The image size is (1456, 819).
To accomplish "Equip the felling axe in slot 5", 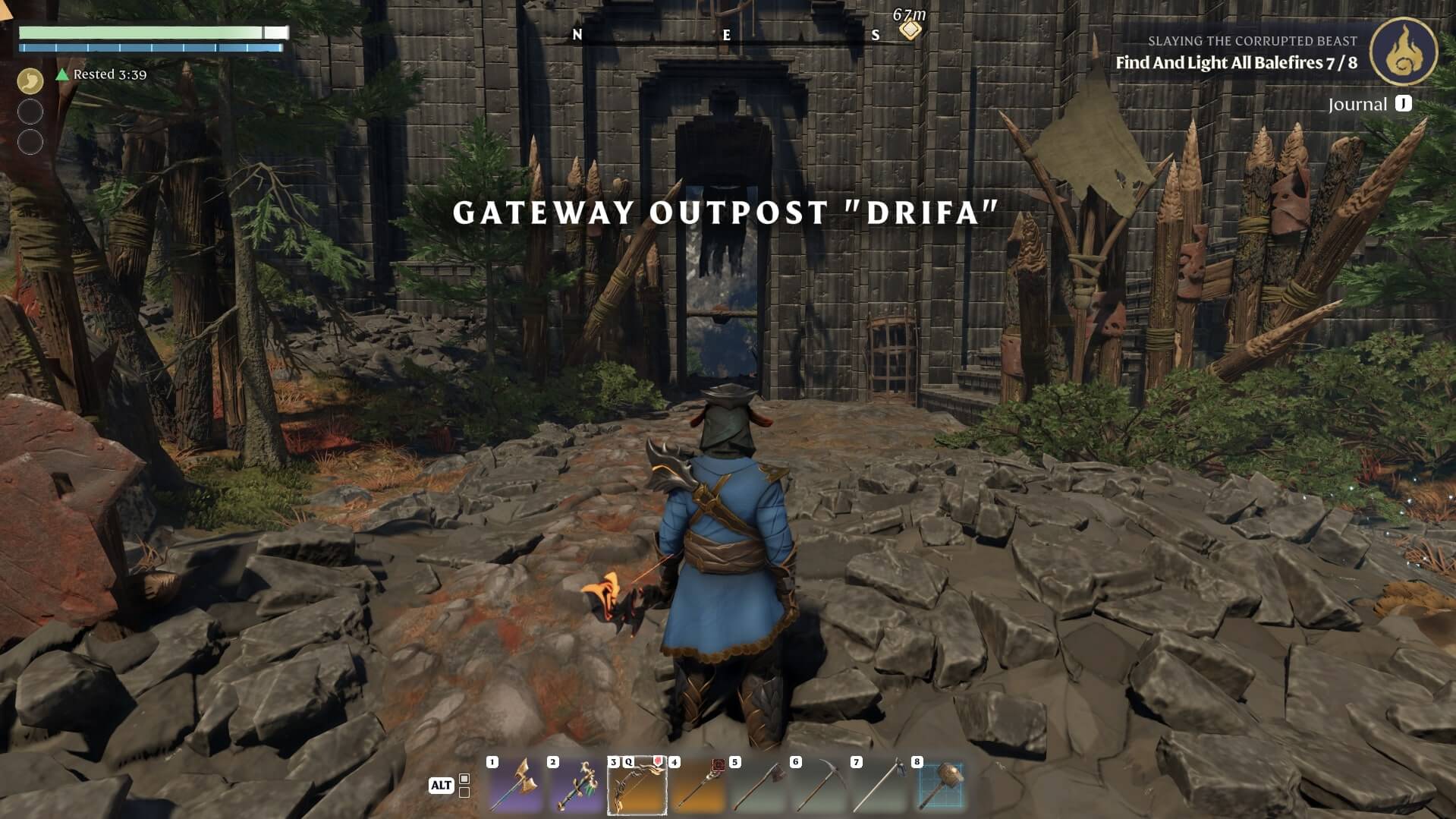I will click(759, 786).
